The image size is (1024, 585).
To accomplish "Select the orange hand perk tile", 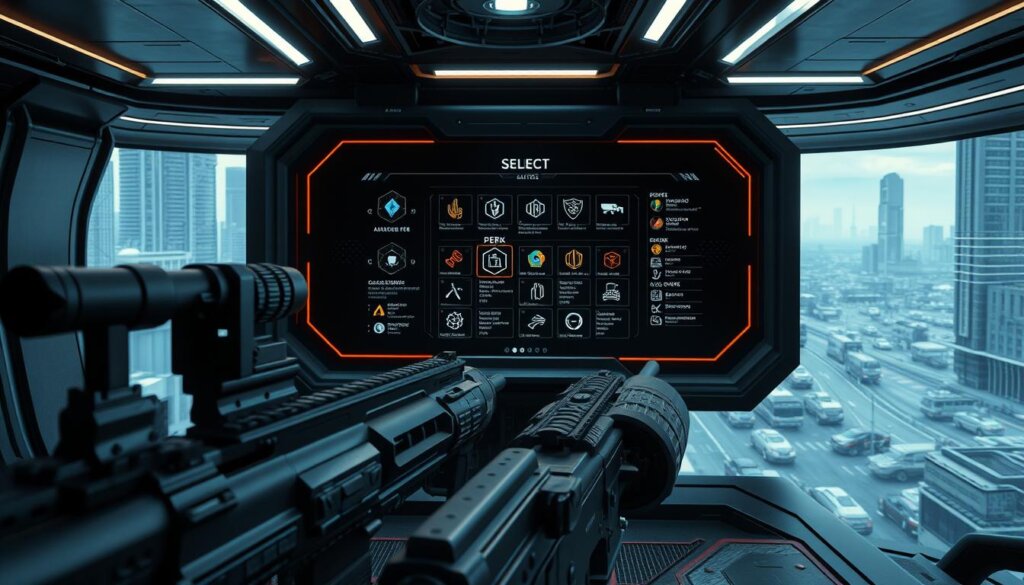I will pos(454,209).
